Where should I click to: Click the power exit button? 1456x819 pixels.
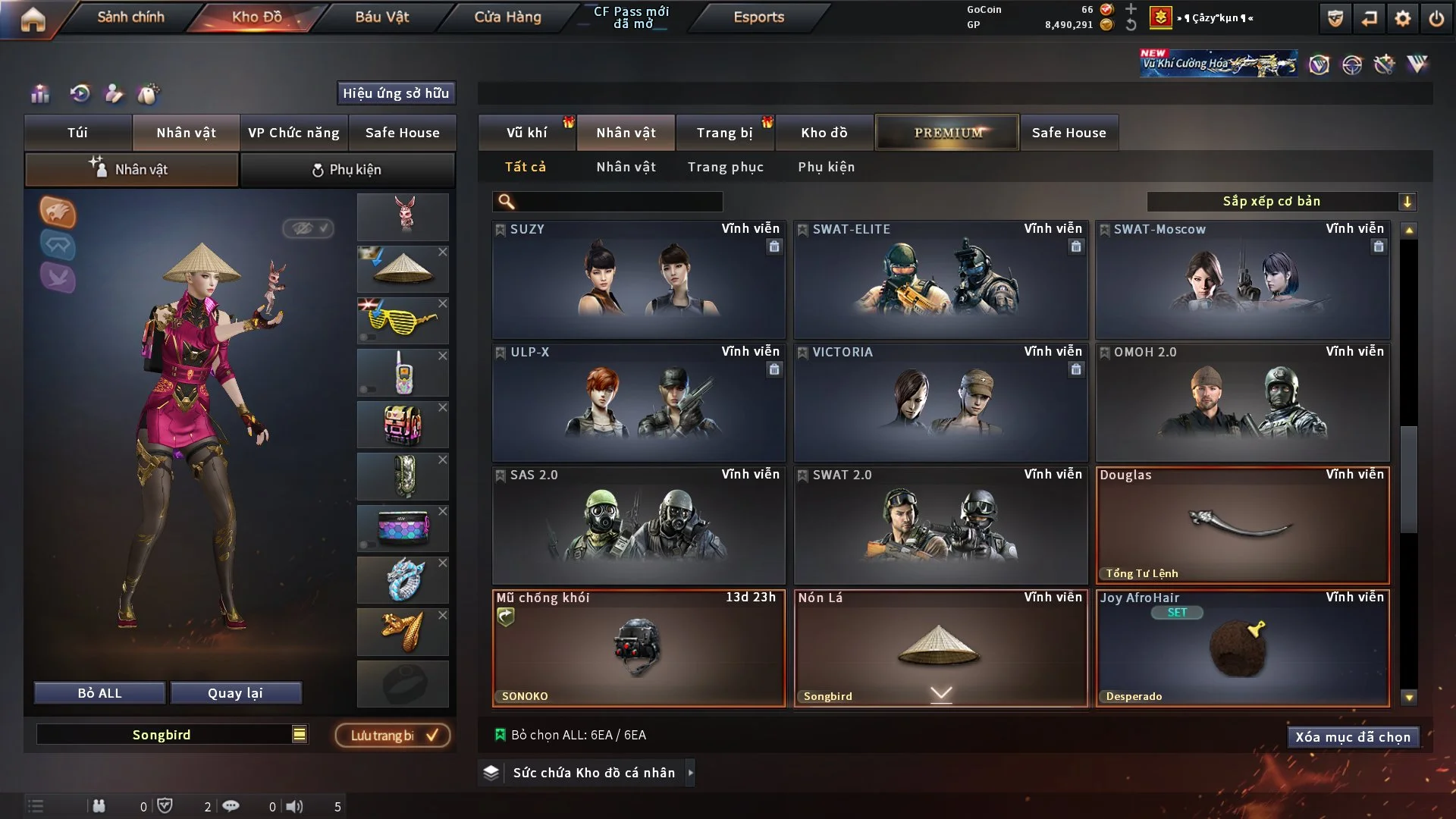[x=1436, y=18]
